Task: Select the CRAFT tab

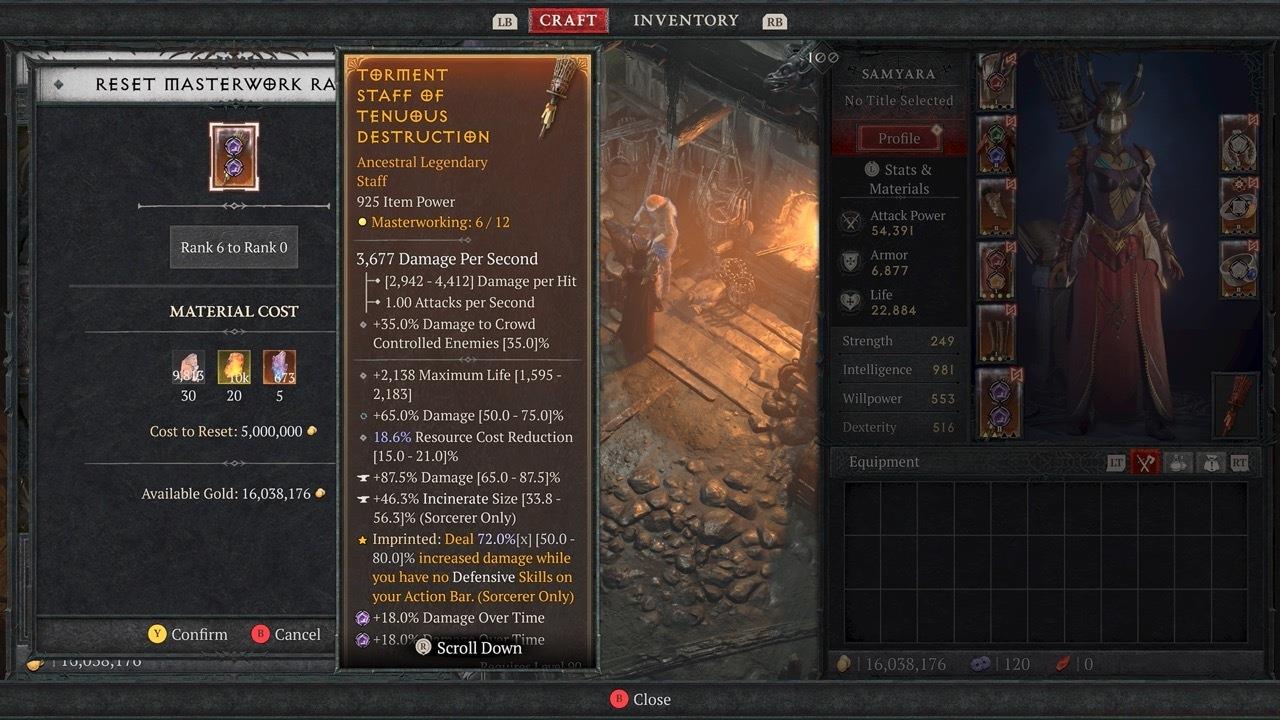Action: coord(568,19)
